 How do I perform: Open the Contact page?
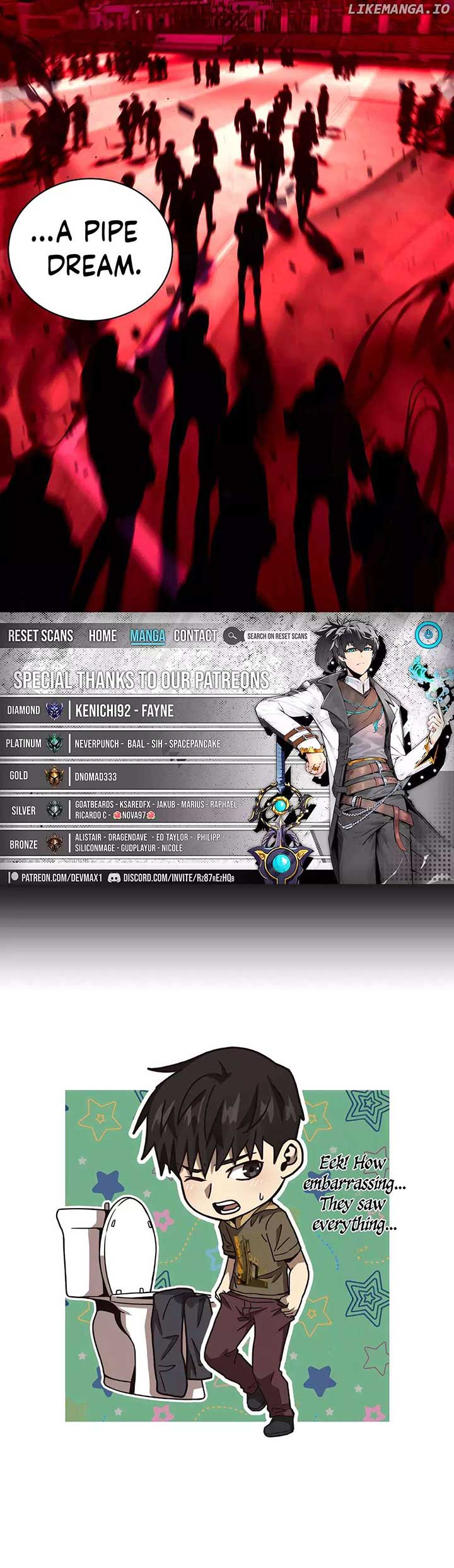pos(195,636)
